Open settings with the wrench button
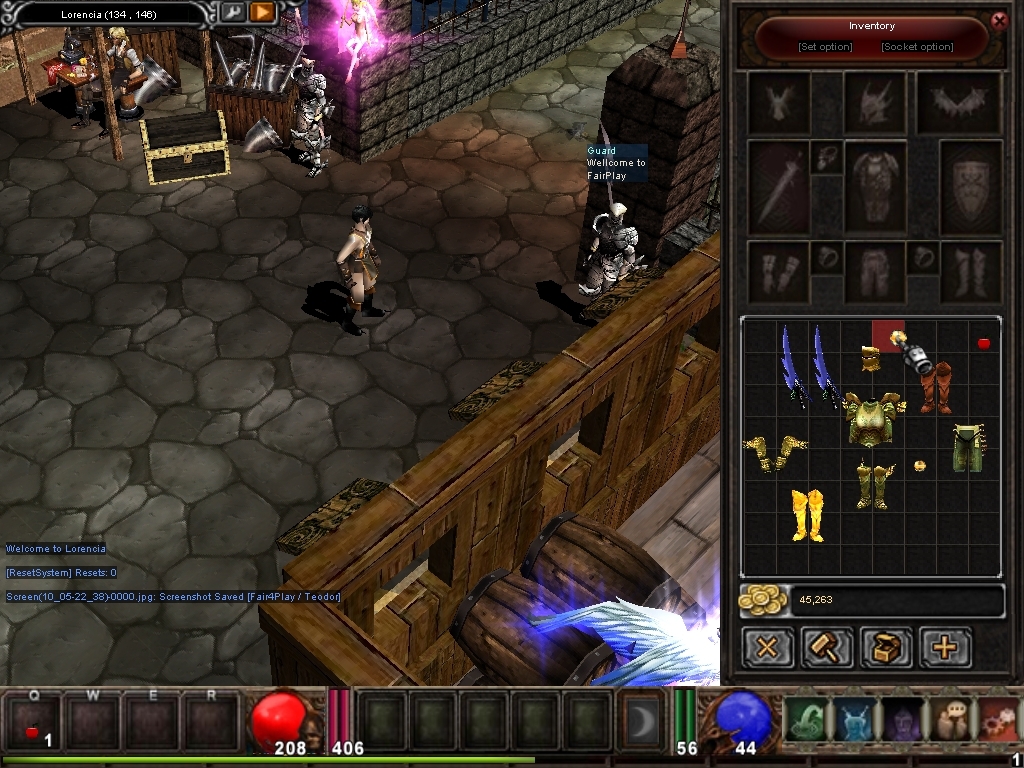Viewport: 1024px width, 768px height. (232, 12)
